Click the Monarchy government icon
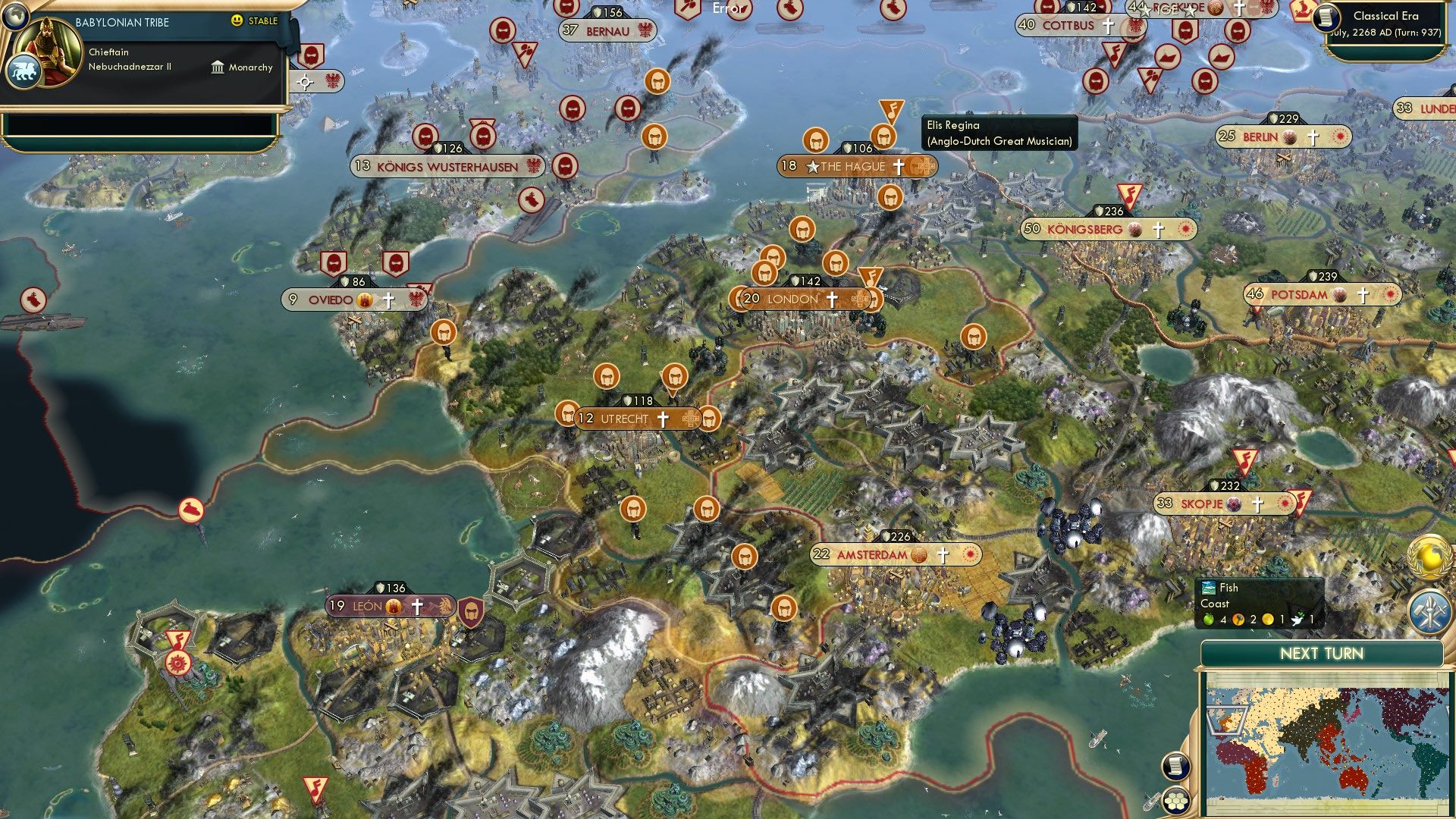 (x=218, y=67)
